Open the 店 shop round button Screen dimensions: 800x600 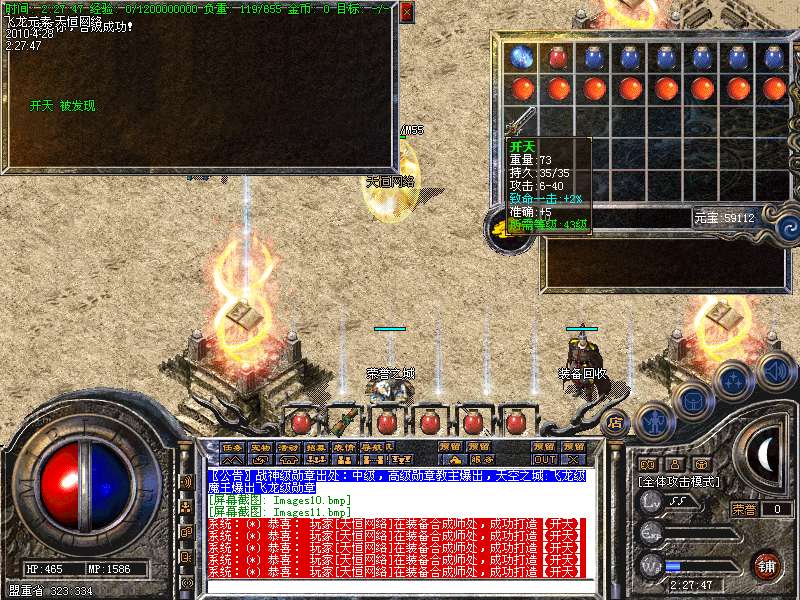click(616, 423)
